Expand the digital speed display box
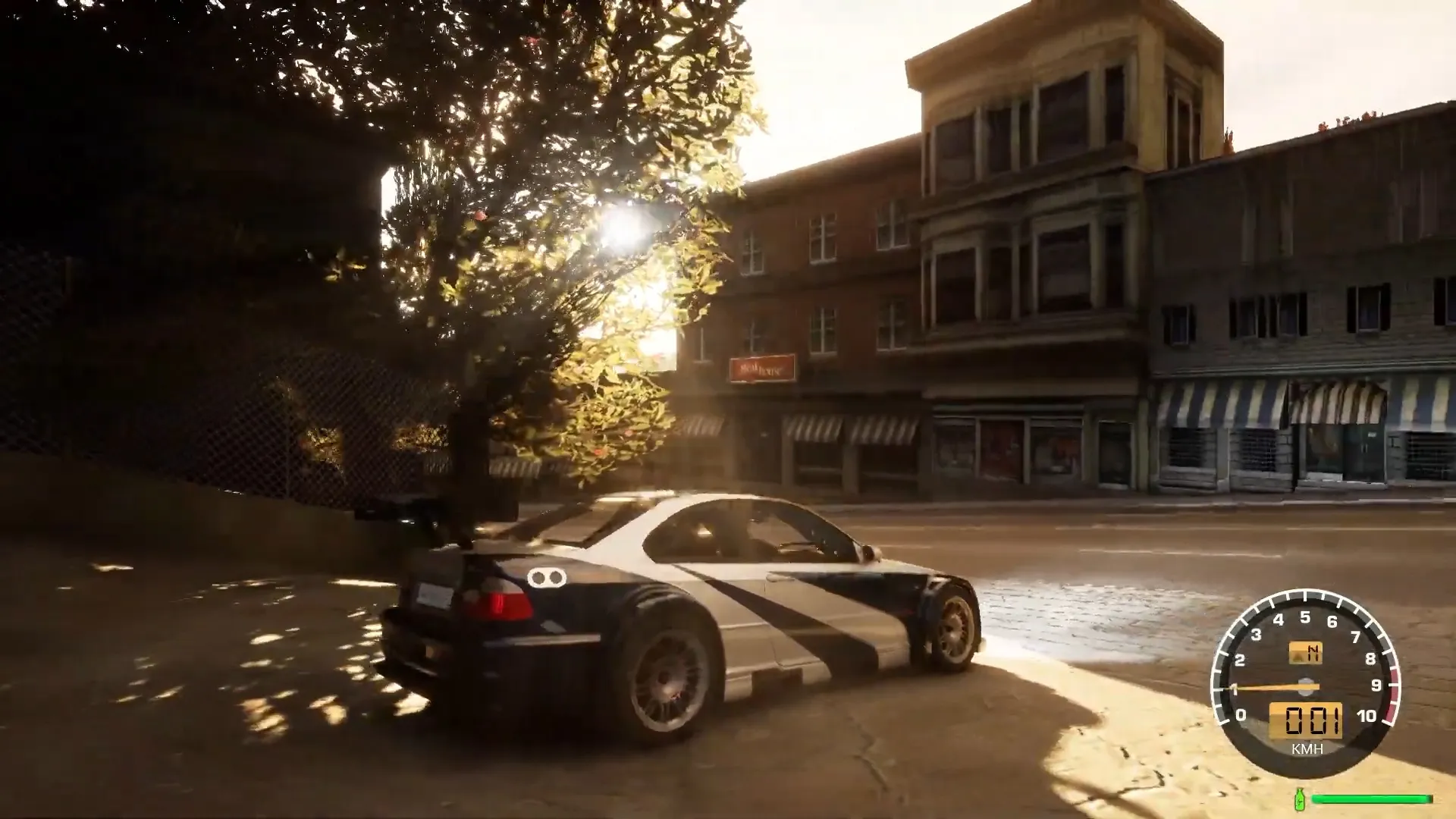The height and width of the screenshot is (819, 1456). pos(1306,720)
